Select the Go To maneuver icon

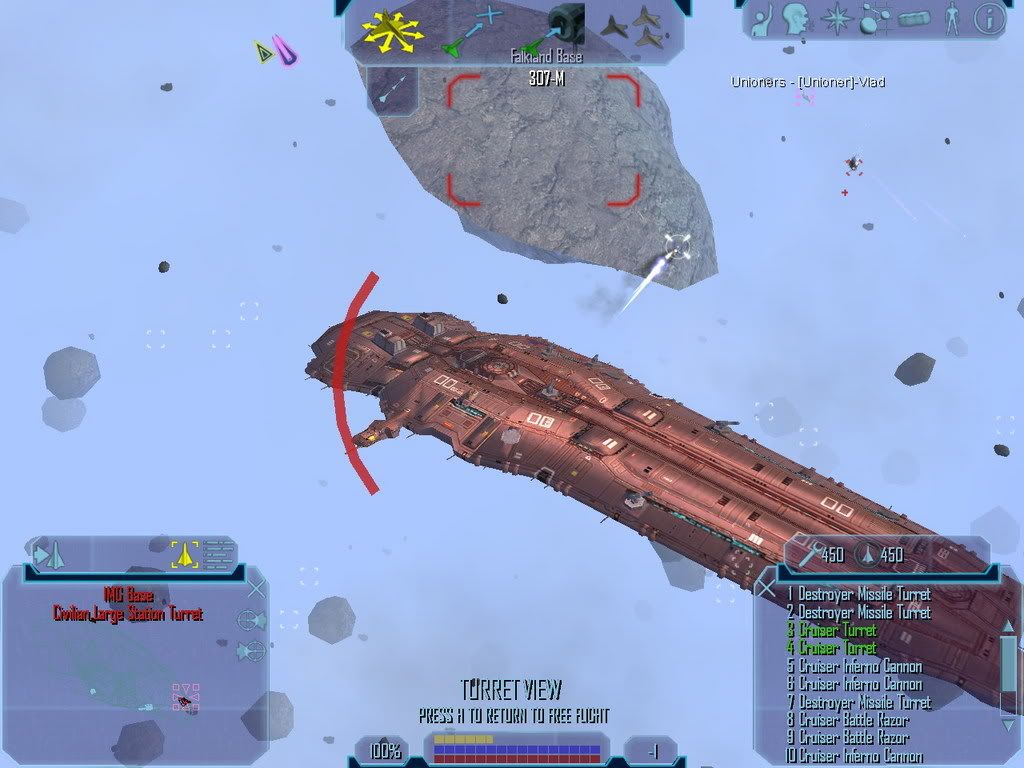472,30
